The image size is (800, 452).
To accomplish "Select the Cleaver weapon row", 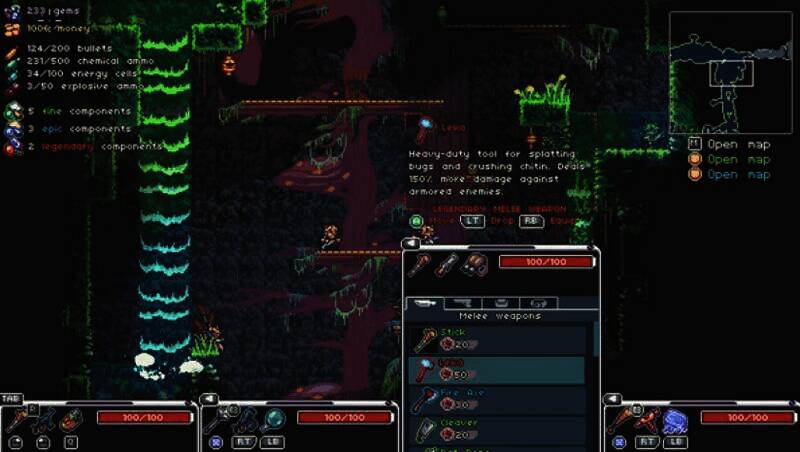I will tap(497, 429).
